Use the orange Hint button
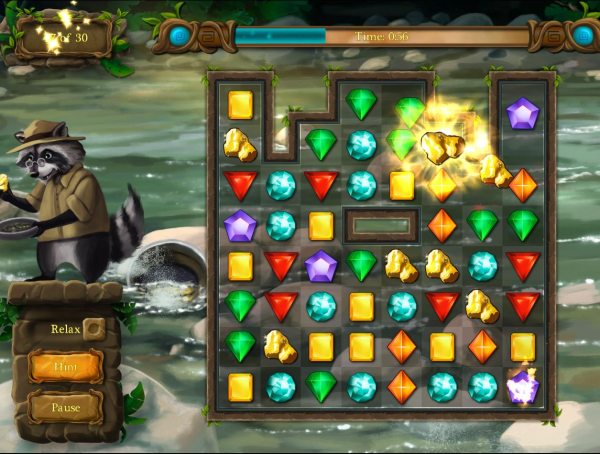The image size is (600, 454). 65,367
